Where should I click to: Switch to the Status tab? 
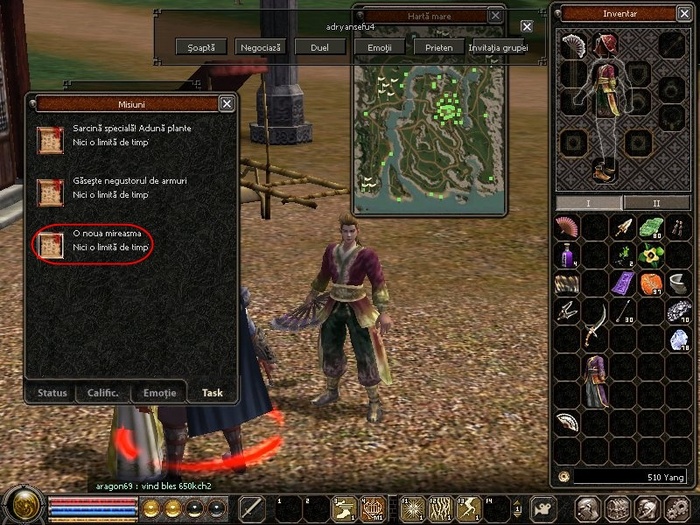[52, 393]
